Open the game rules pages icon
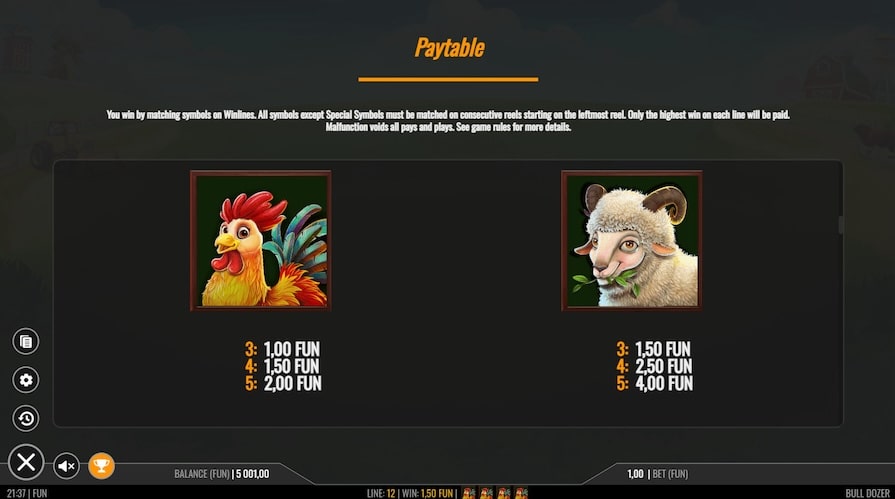This screenshot has width=895, height=499. 26,342
